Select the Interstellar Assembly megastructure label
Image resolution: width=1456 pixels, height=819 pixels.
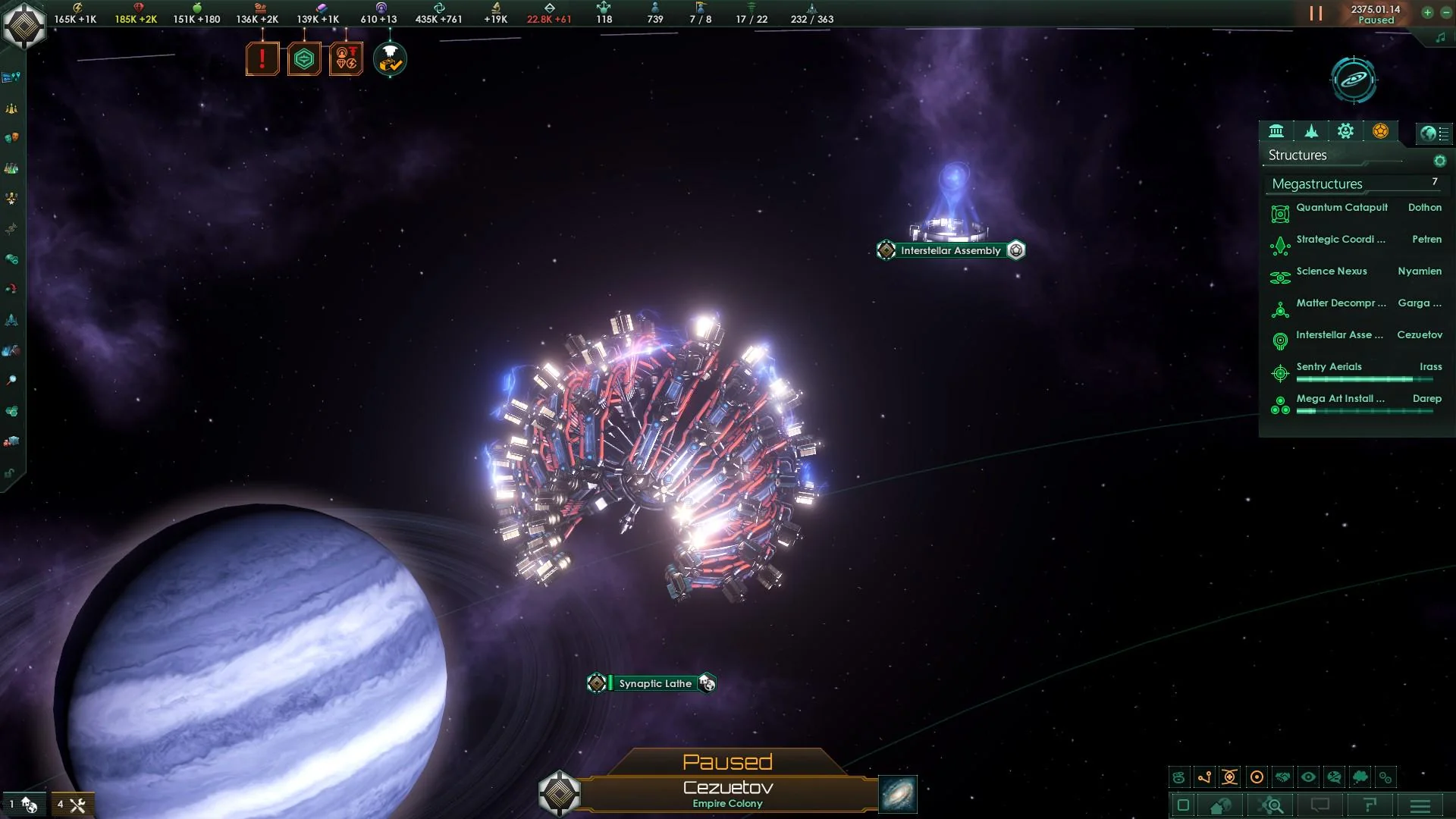pos(950,250)
